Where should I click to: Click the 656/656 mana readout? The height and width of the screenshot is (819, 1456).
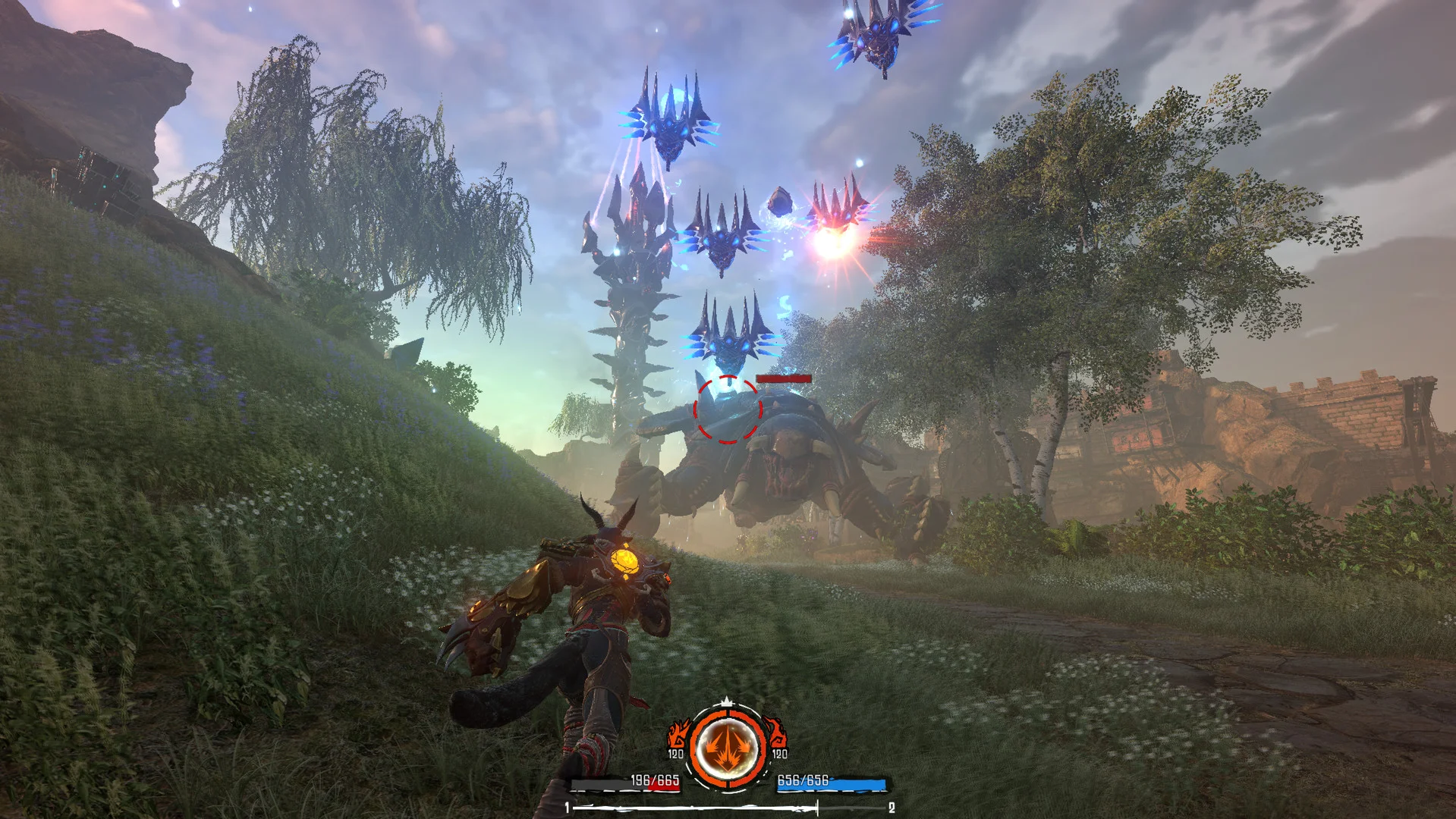tap(802, 780)
